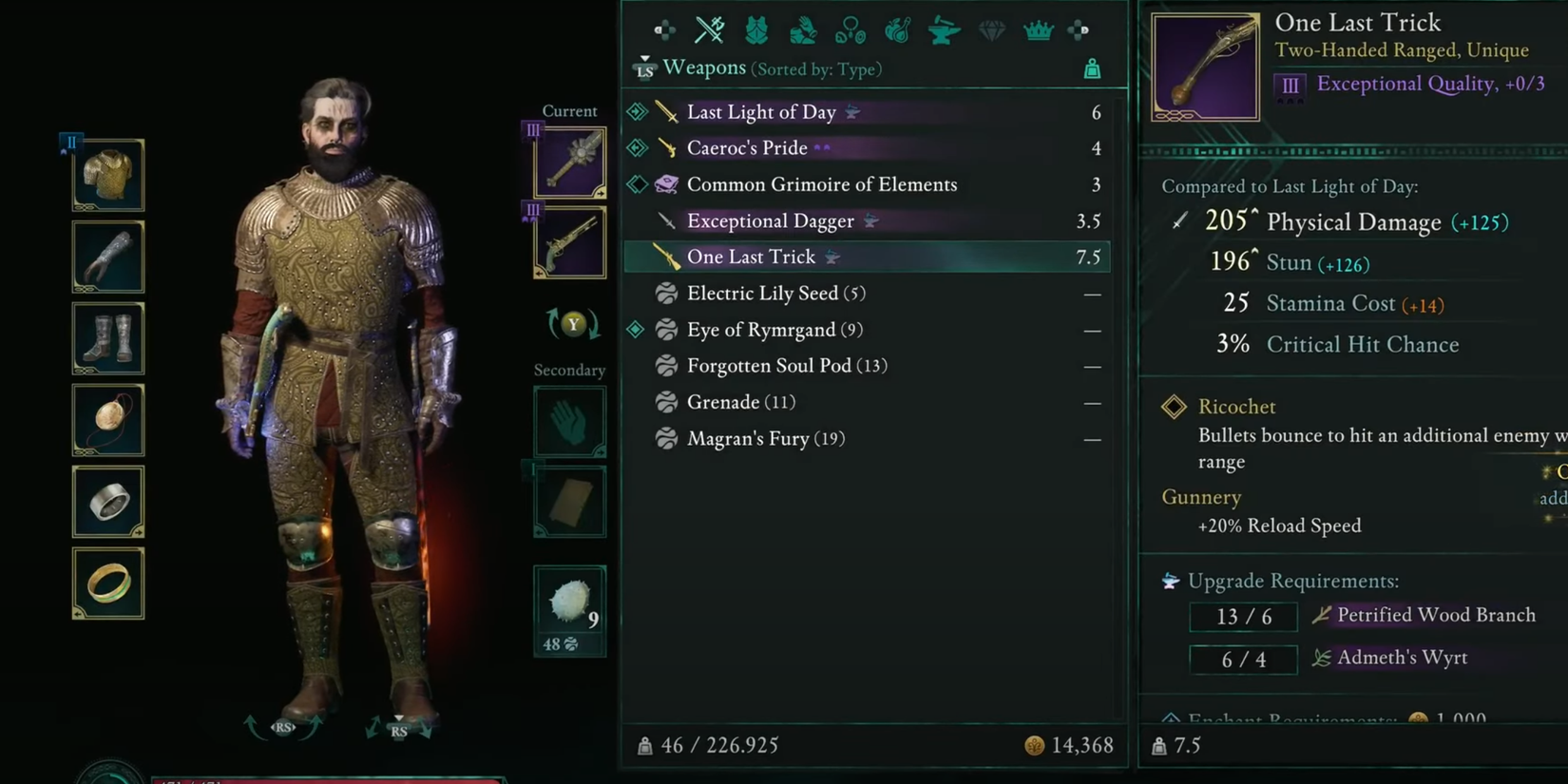This screenshot has height=784, width=1568.
Task: Open the crafting anvil category icon
Action: [x=944, y=29]
